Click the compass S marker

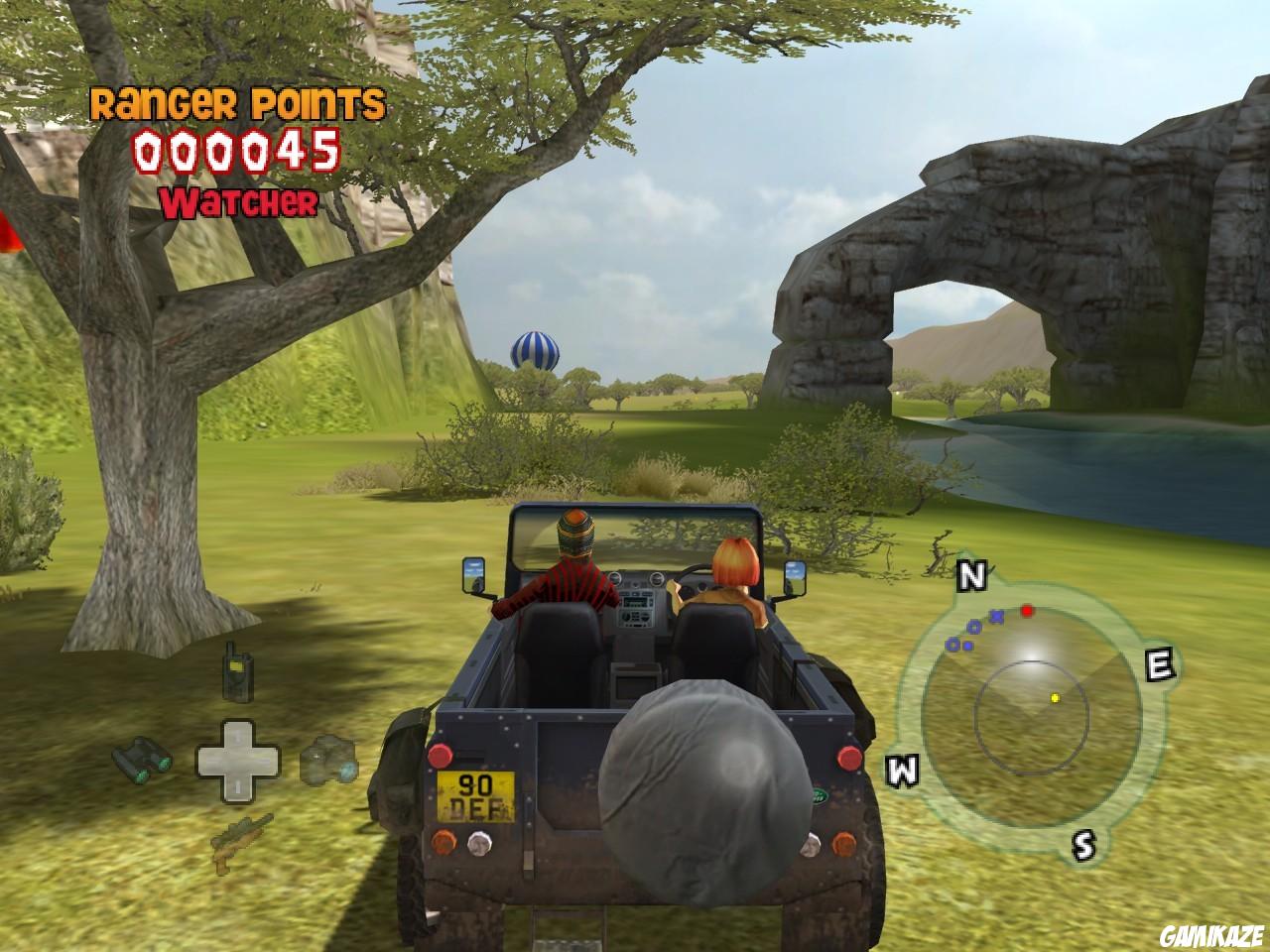pos(1083,845)
